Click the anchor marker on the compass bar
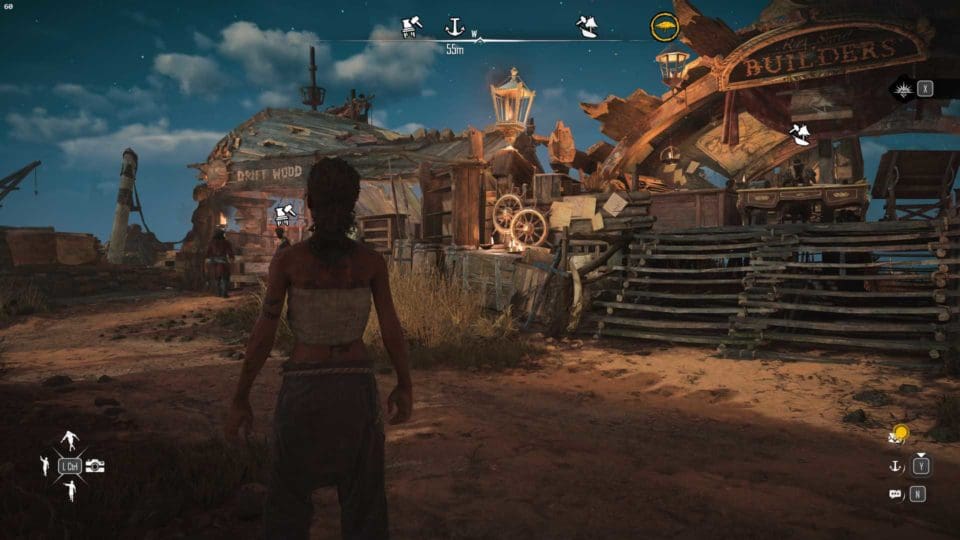 click(455, 27)
